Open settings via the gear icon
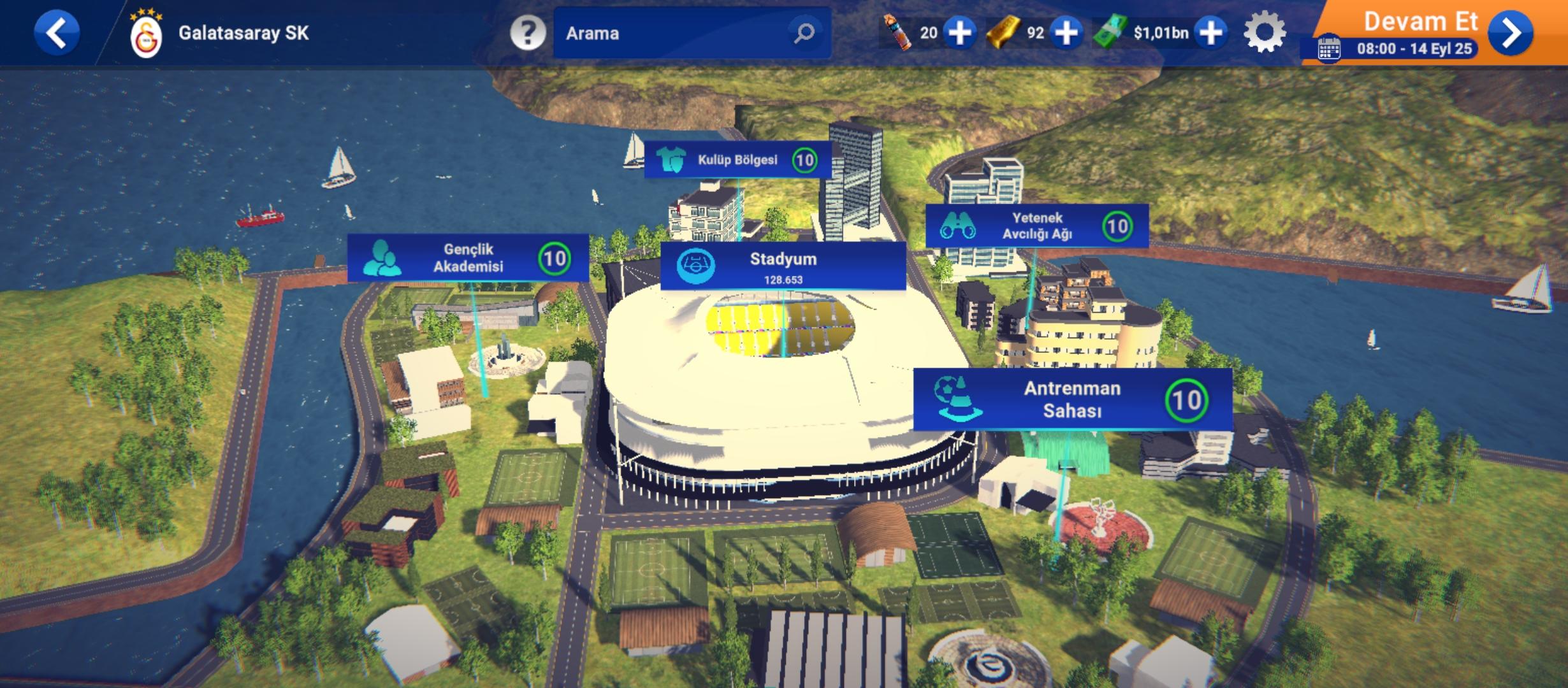The height and width of the screenshot is (688, 1568). (1265, 32)
